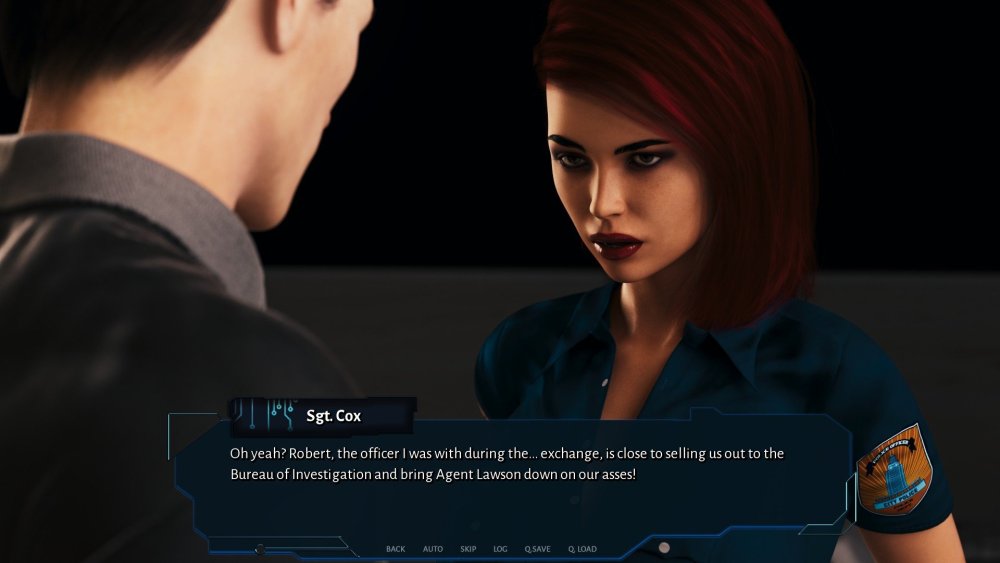Enable Auto dialogue advance
Viewport: 1000px width, 563px height.
[432, 549]
